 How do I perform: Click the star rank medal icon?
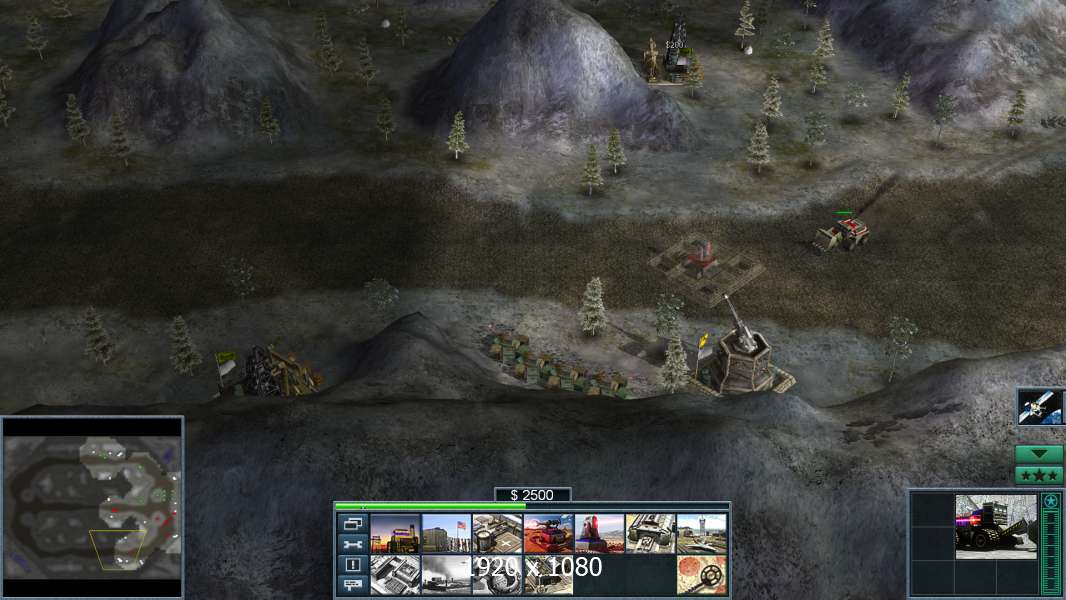1050,501
